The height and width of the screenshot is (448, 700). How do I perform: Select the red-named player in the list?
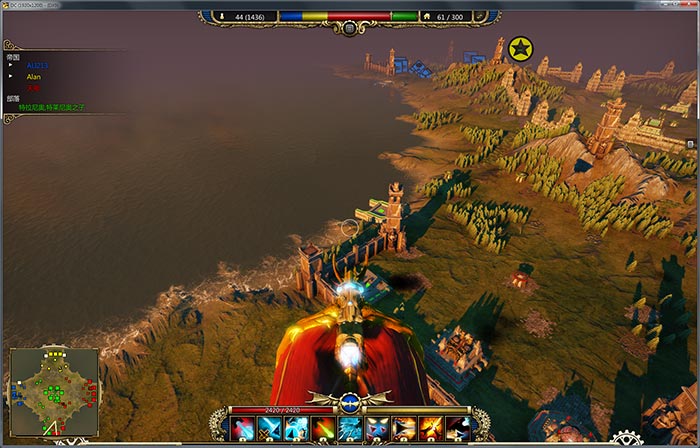[x=33, y=87]
